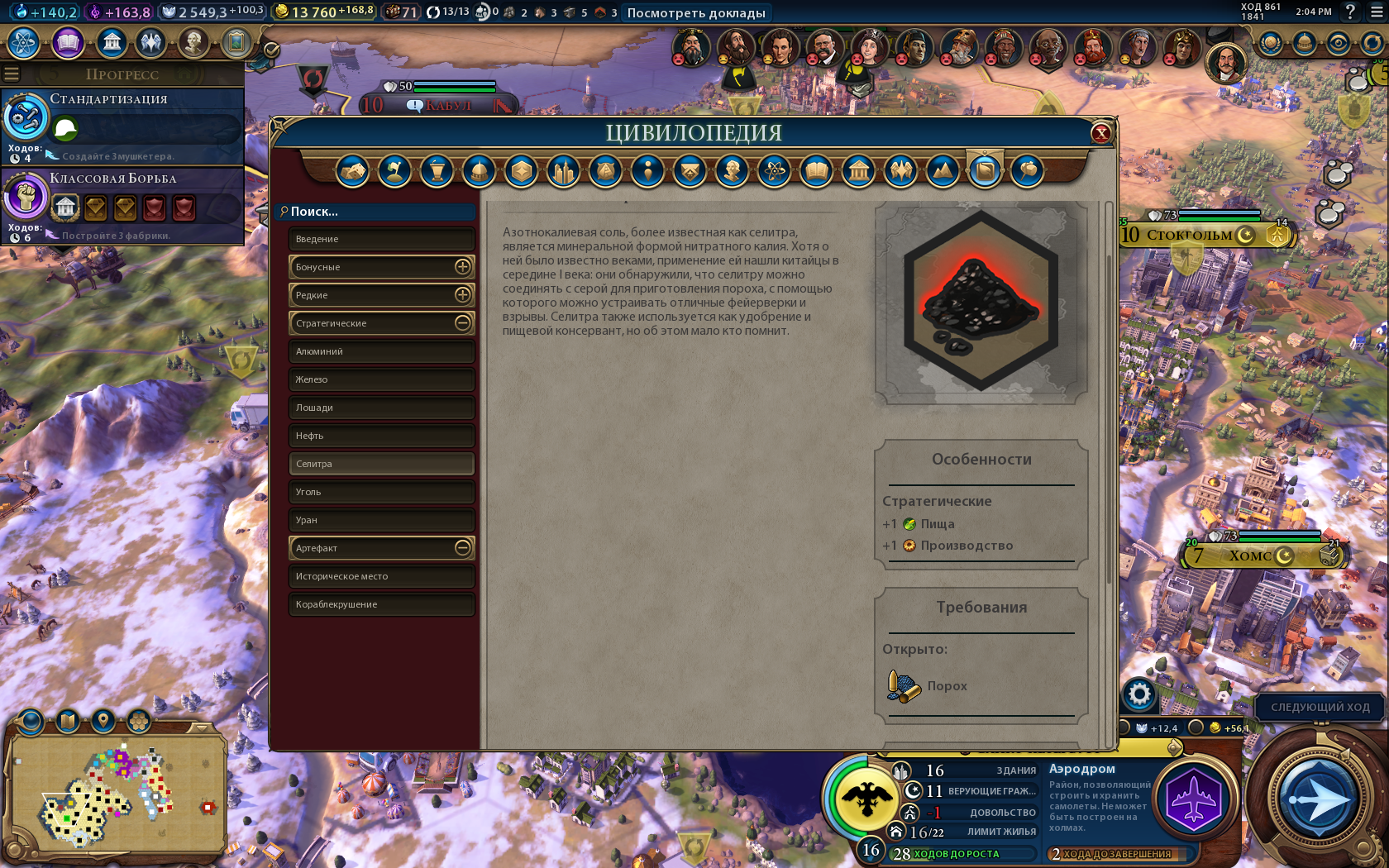This screenshot has width=1389, height=868.
Task: Close the Civilopedia window
Action: [1100, 133]
